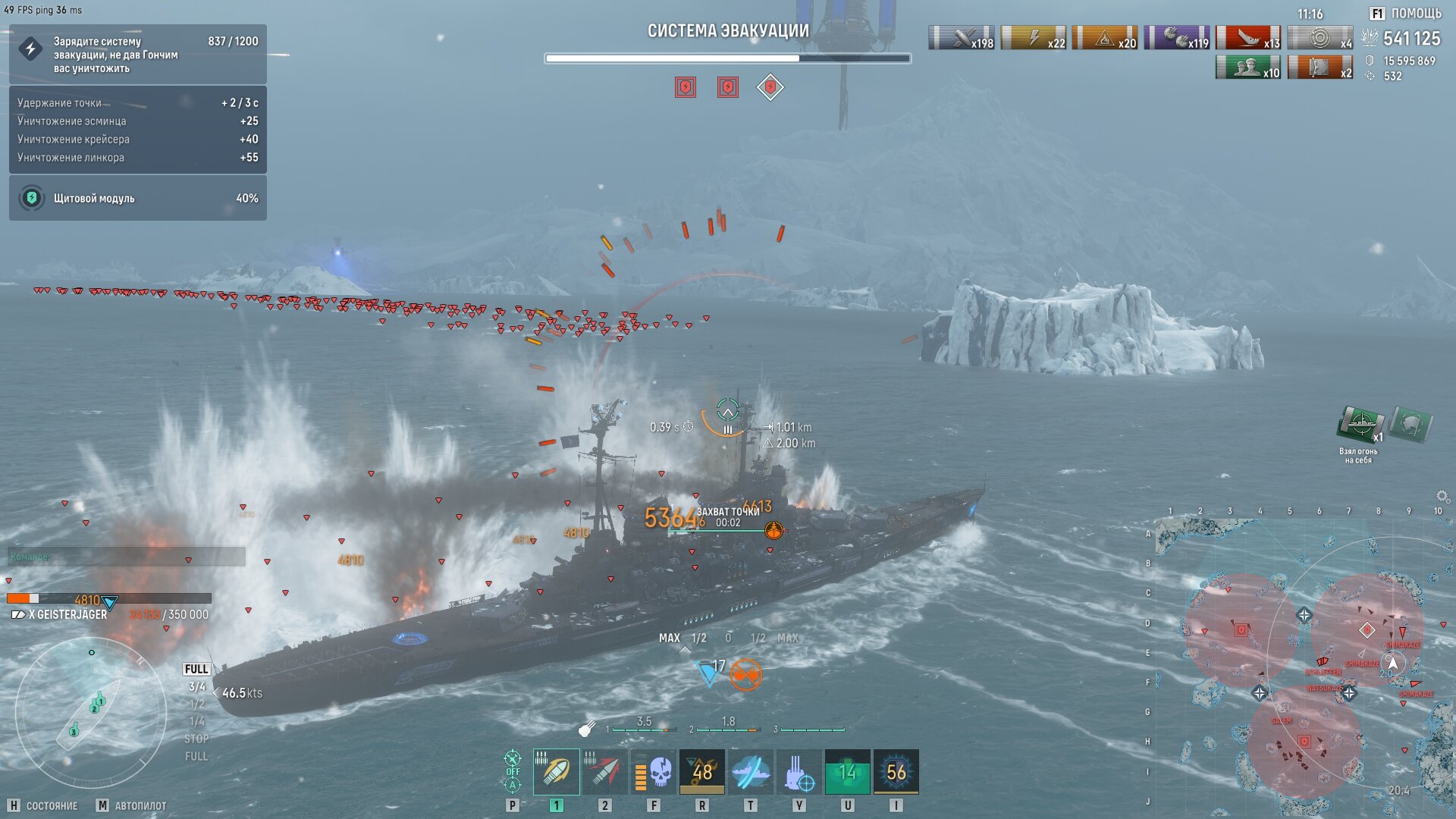Toggle the anti-aircraft OFF/auto control
Screen dimensions: 1456x819
(513, 770)
